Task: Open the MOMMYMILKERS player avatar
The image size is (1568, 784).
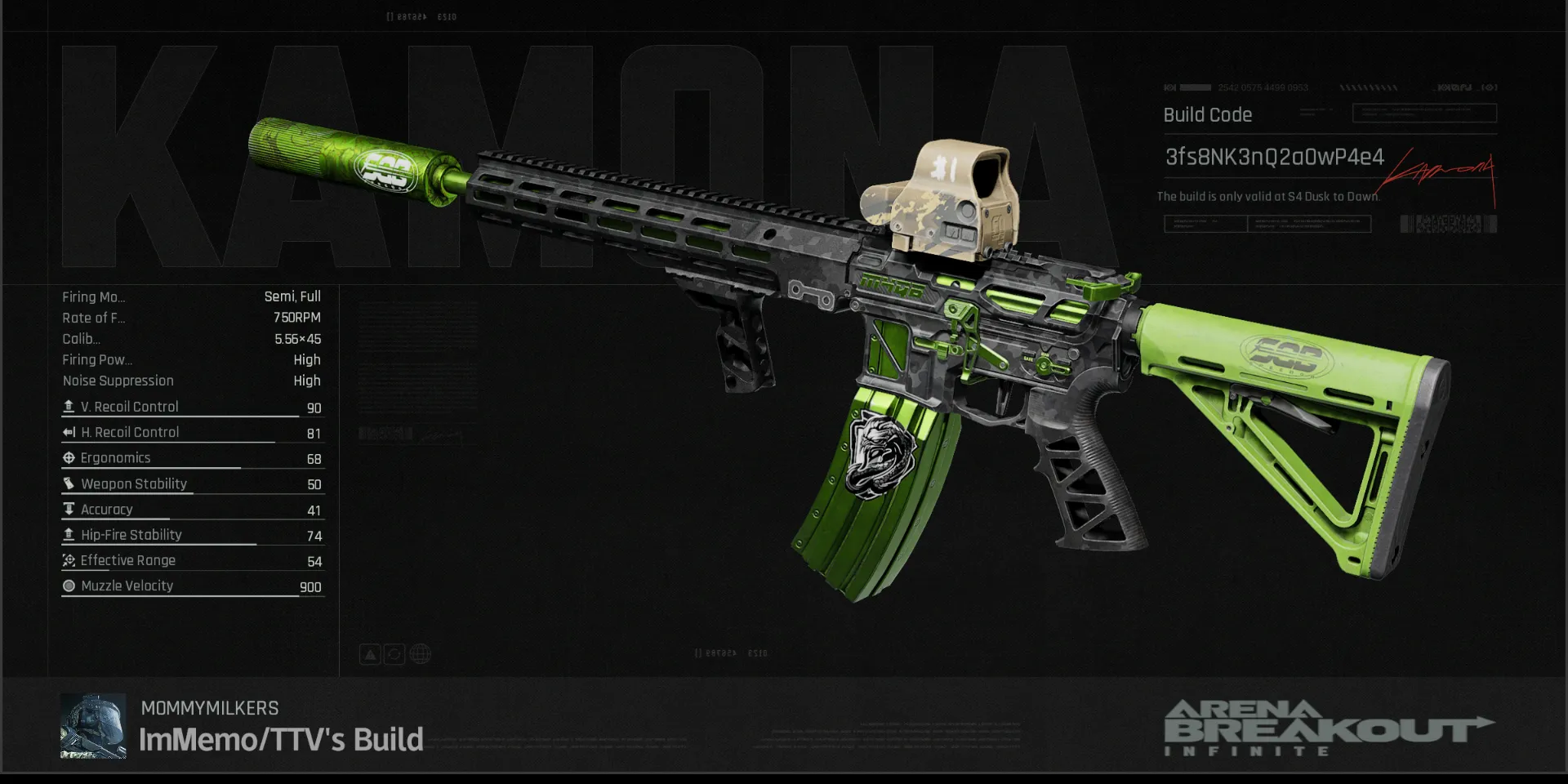Action: pos(93,726)
